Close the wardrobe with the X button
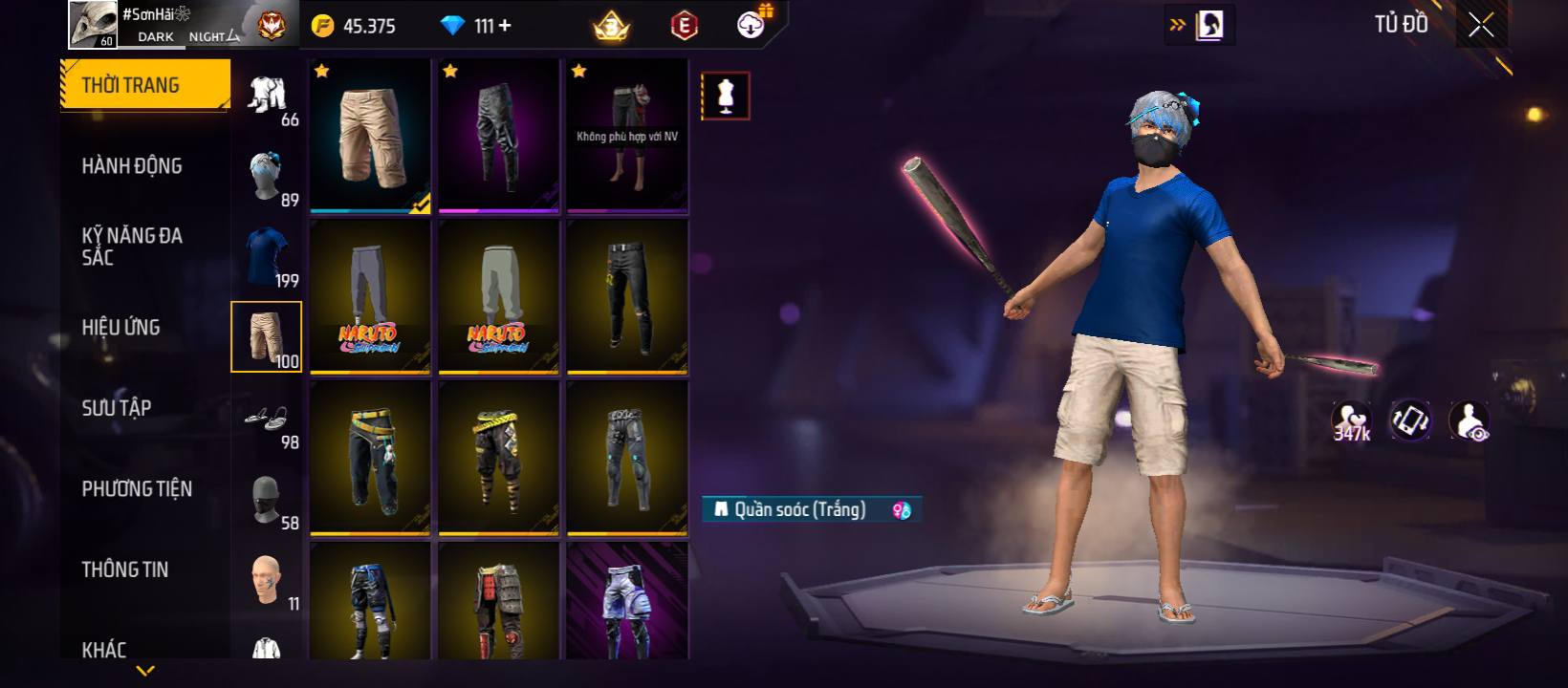Image resolution: width=1568 pixels, height=688 pixels. [1481, 26]
